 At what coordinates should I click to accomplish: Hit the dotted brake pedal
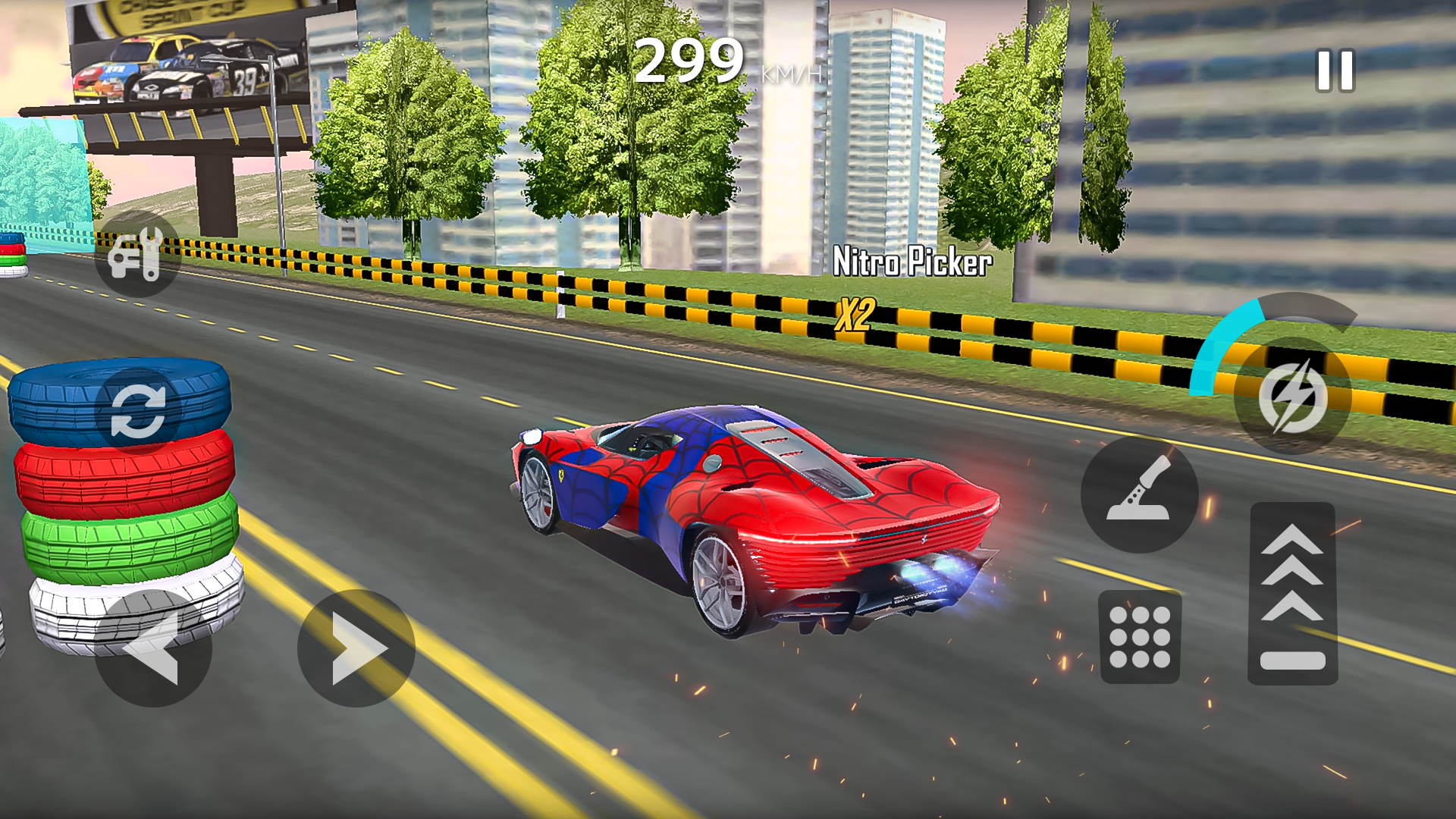tap(1140, 637)
